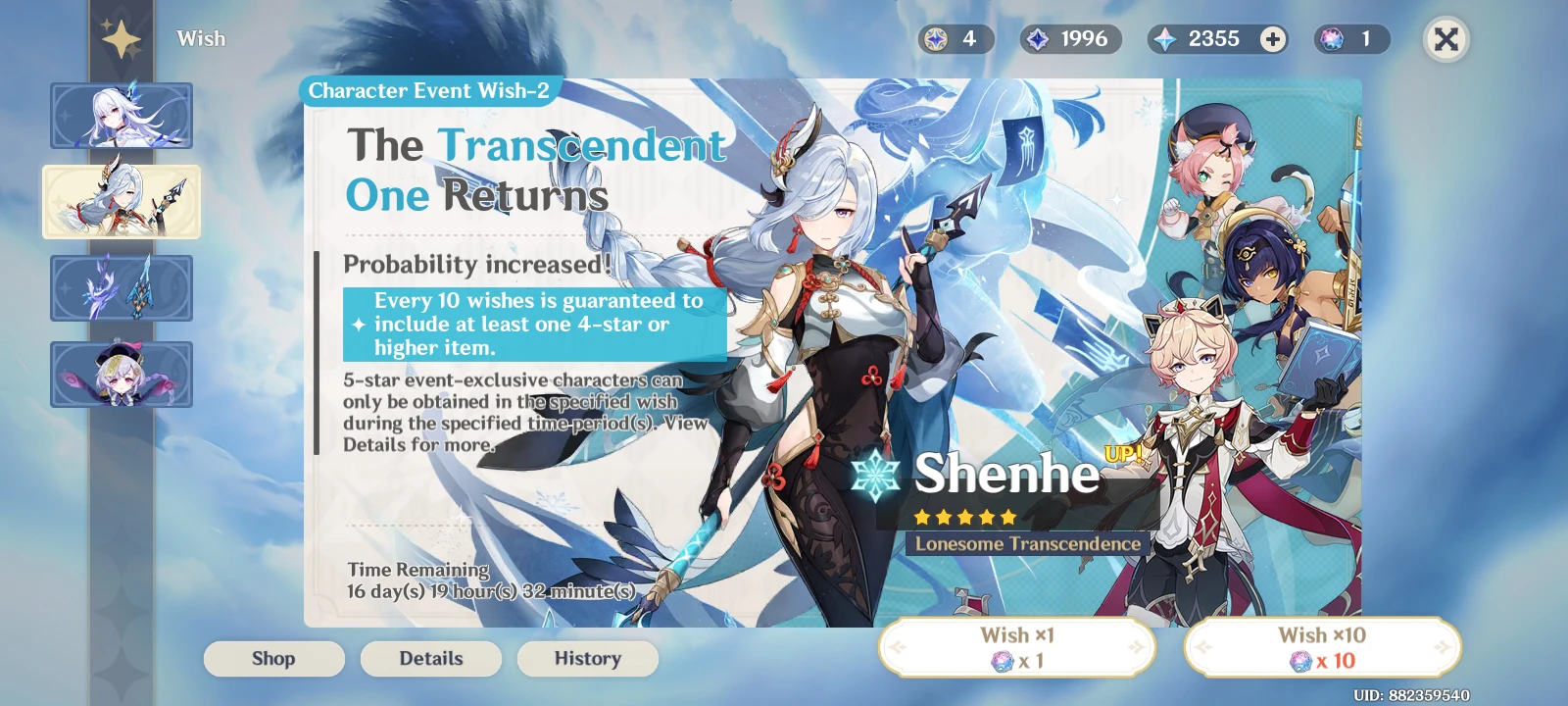Click the left chevron beside Wish ×1

point(898,647)
